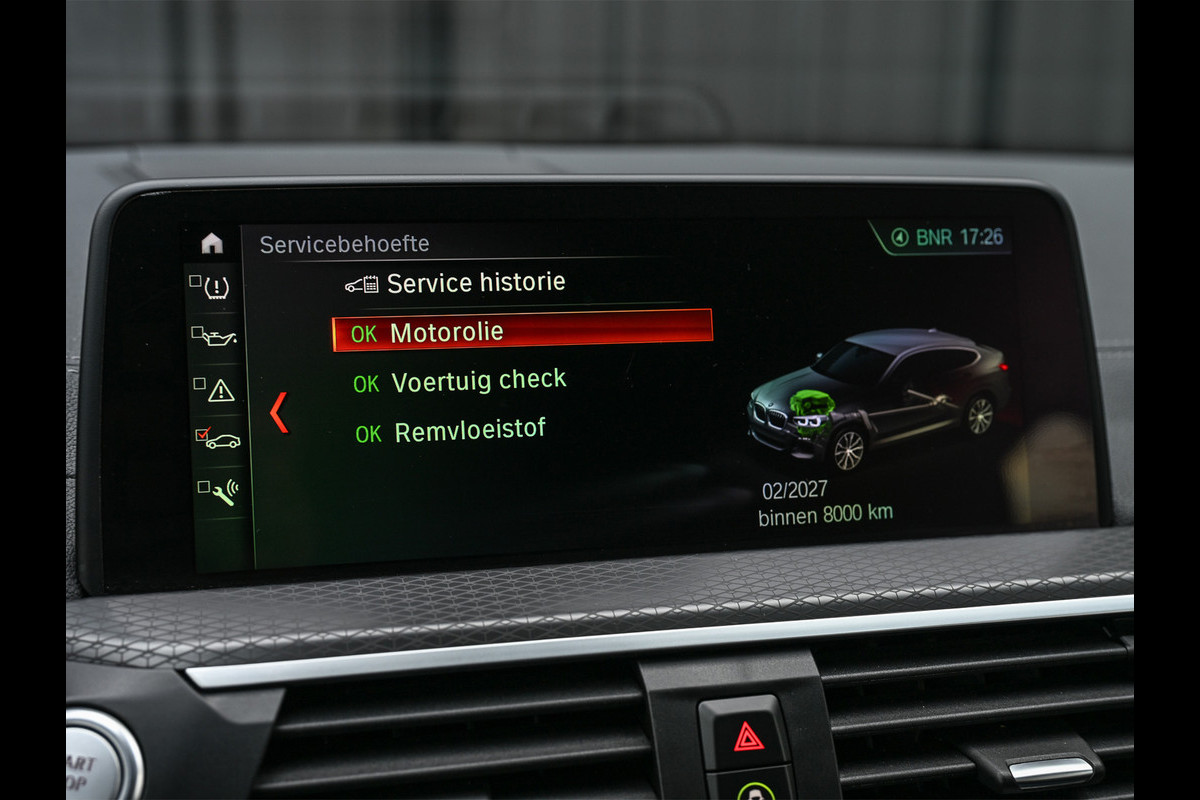Select the highlighted Motorolie entry
Image resolution: width=1200 pixels, height=800 pixels.
coord(522,331)
